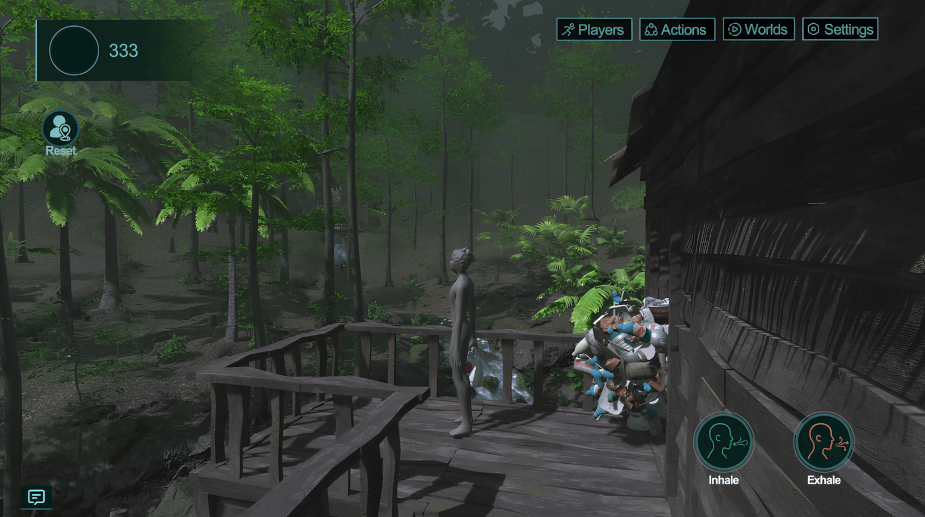Open the chat box icon

tap(37, 497)
